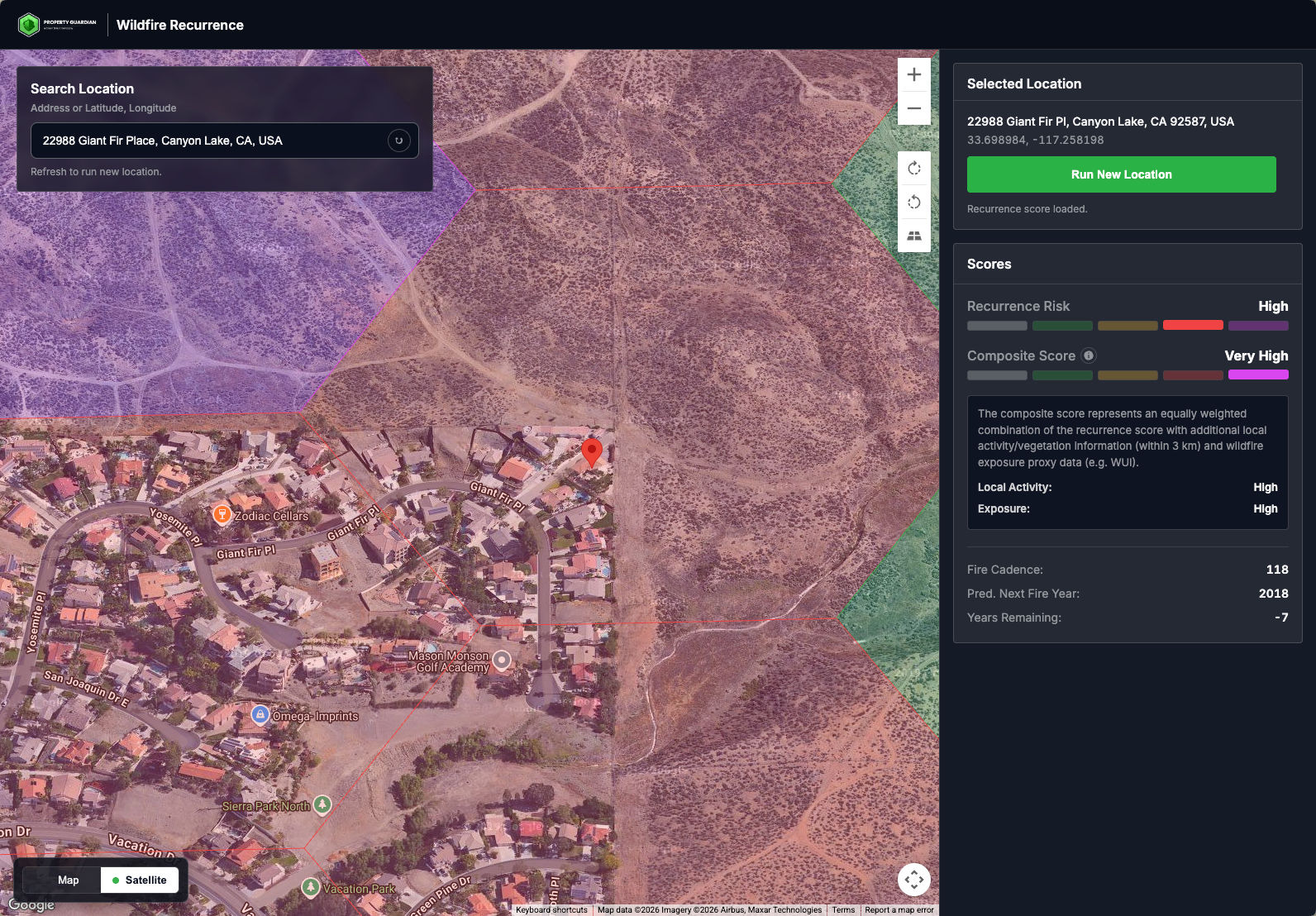Rotate the map clockwise using rotate icon
Image resolution: width=1316 pixels, height=916 pixels.
pos(913,168)
